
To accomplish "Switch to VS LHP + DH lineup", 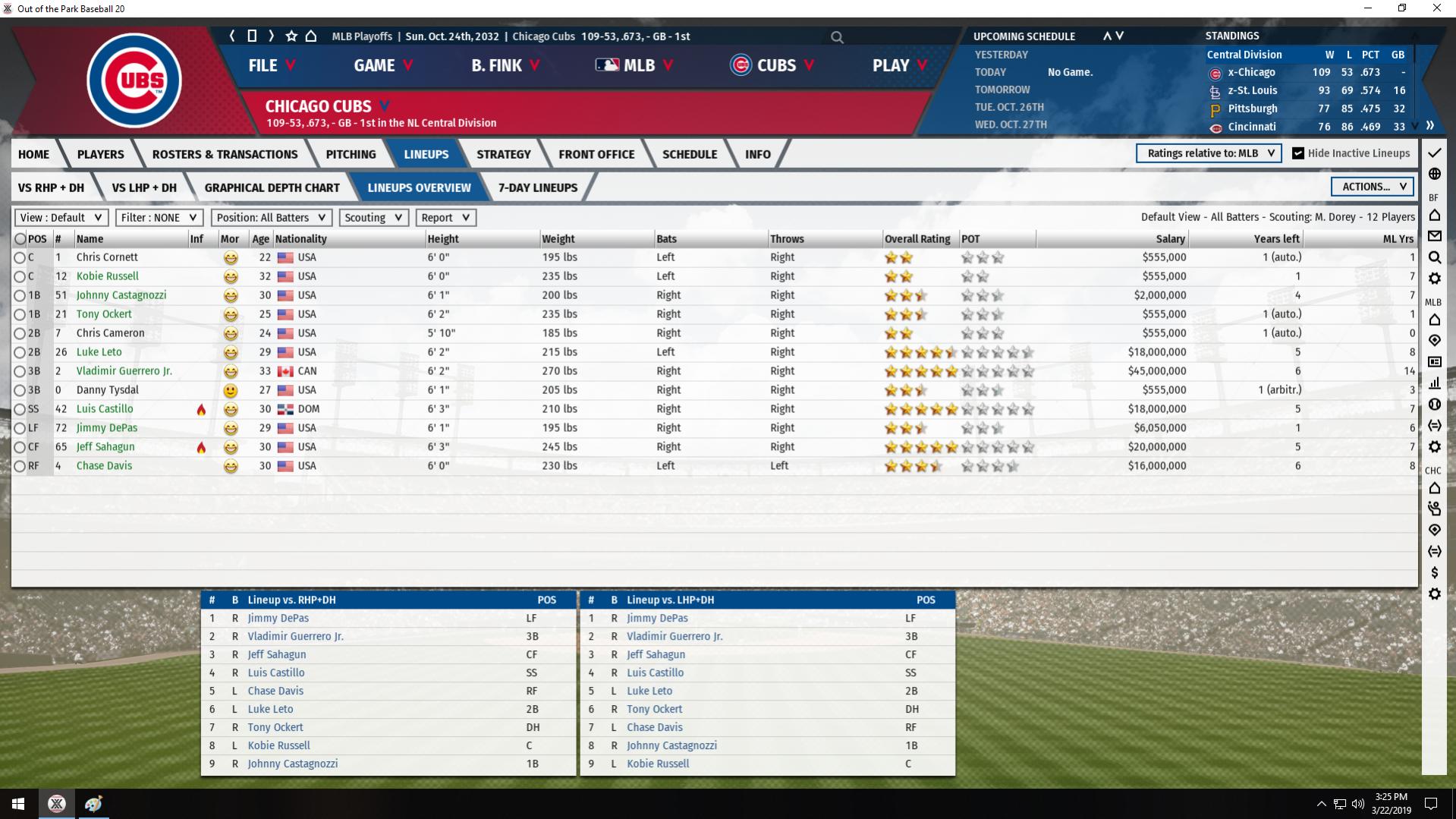I will 143,187.
